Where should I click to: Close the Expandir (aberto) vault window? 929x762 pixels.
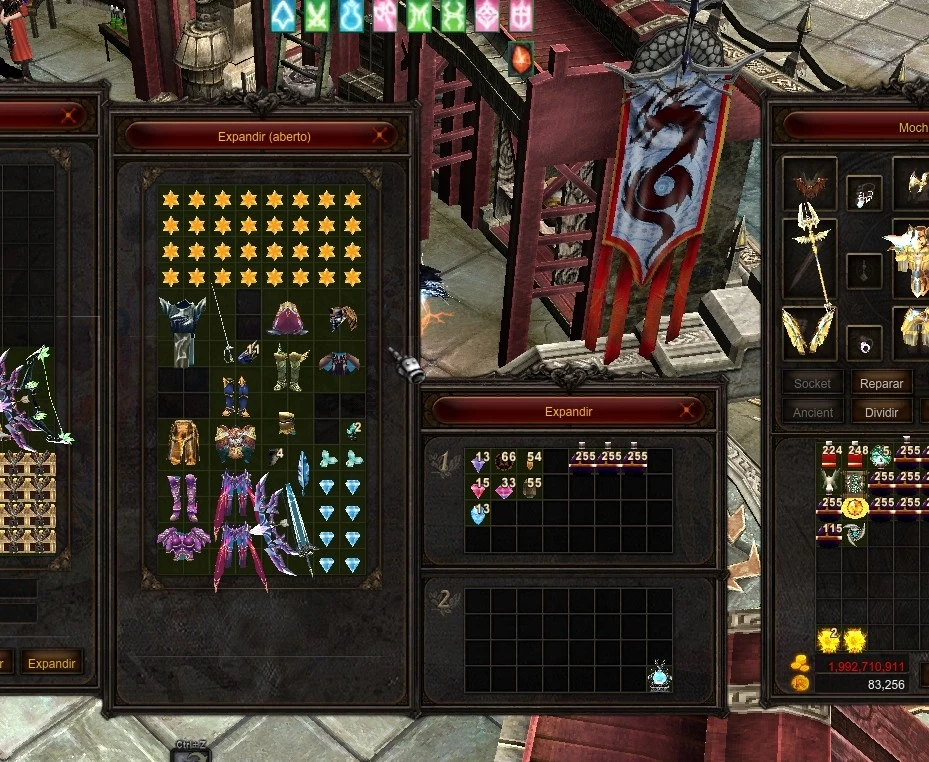(x=380, y=136)
